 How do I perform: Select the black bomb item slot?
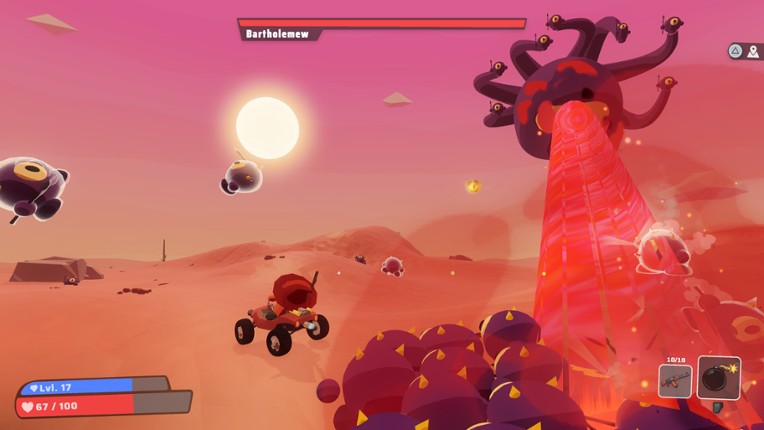pyautogui.click(x=719, y=378)
